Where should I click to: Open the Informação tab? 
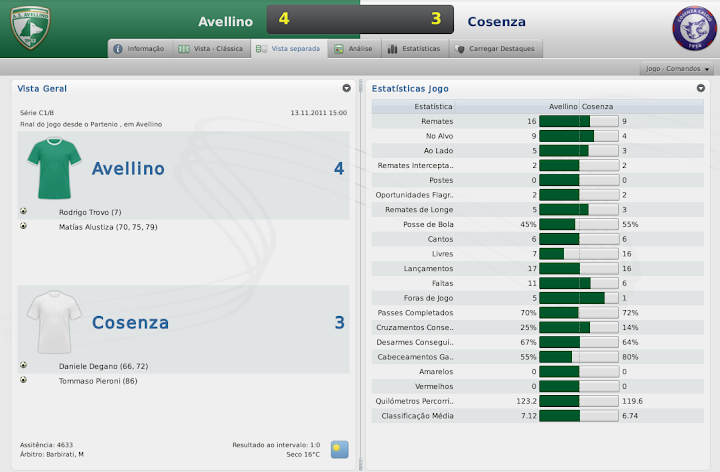click(139, 48)
